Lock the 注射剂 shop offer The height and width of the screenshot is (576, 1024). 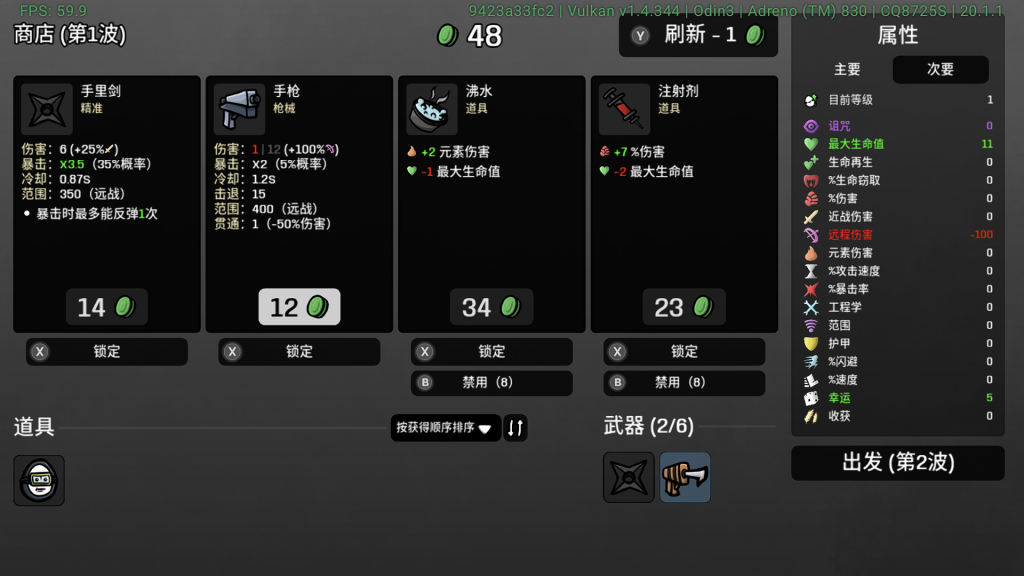pos(684,352)
